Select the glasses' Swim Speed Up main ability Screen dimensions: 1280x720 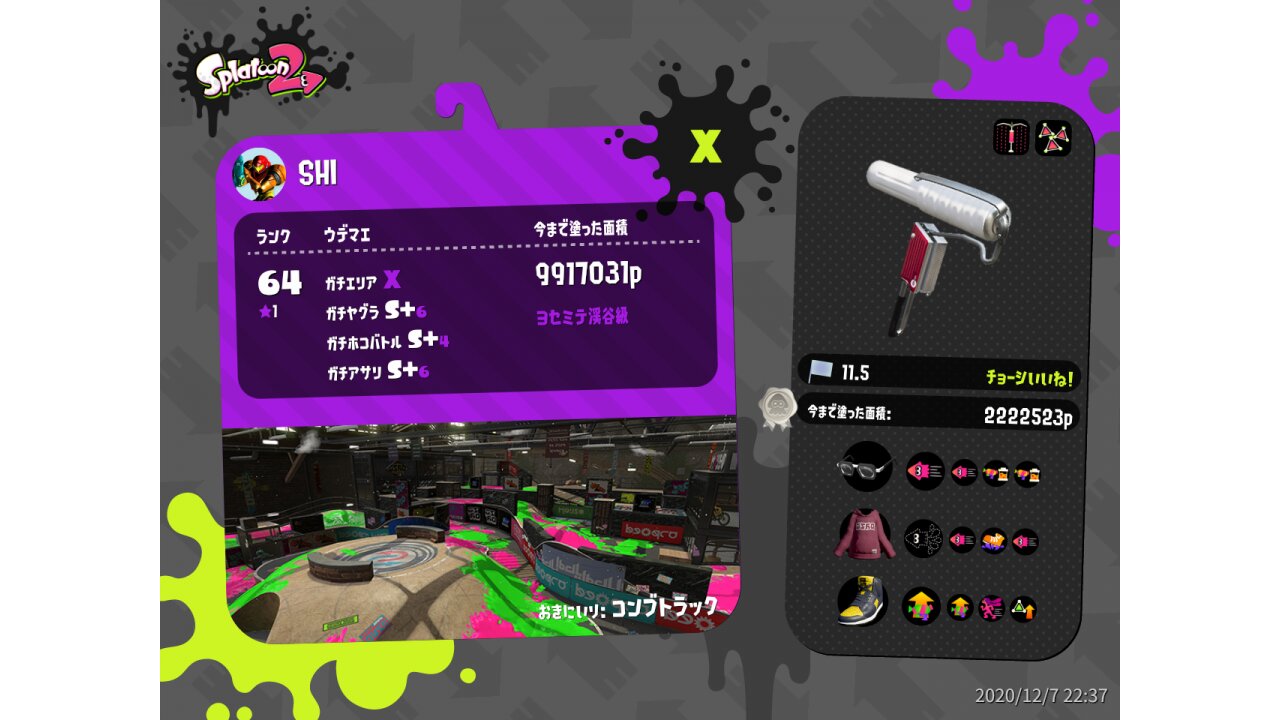coord(925,470)
